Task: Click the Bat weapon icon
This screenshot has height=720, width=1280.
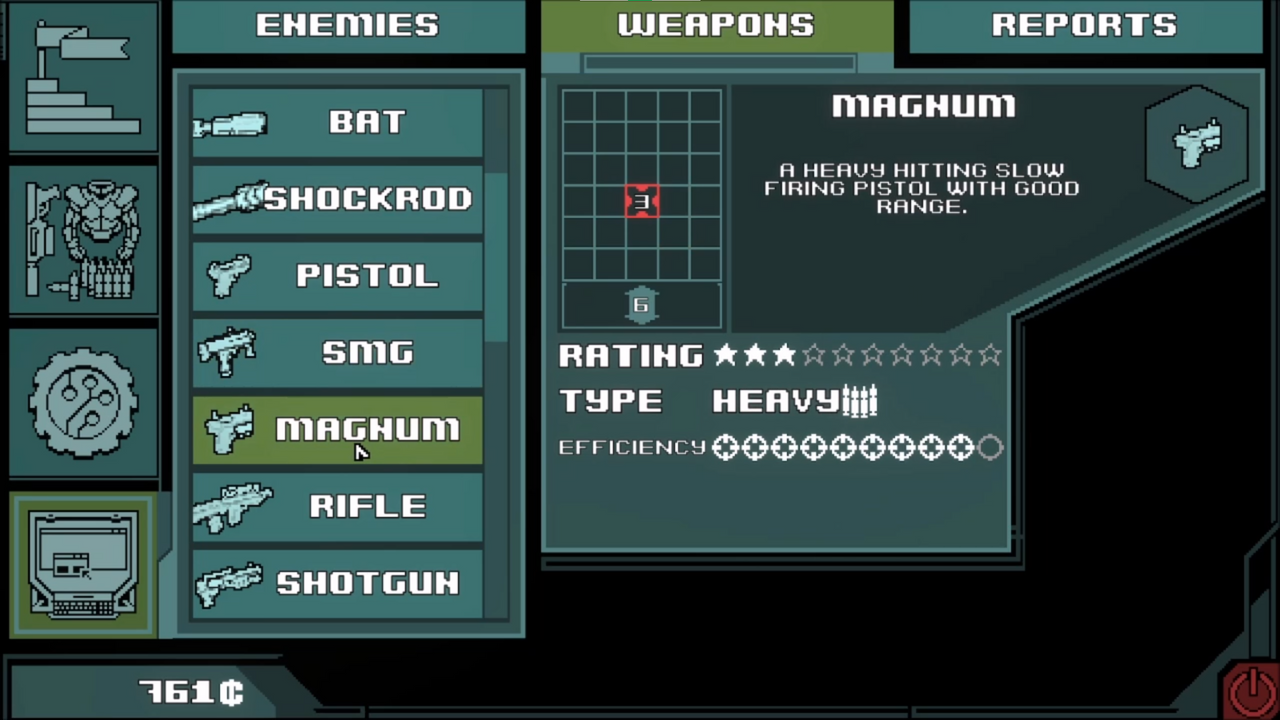Action: (x=232, y=122)
